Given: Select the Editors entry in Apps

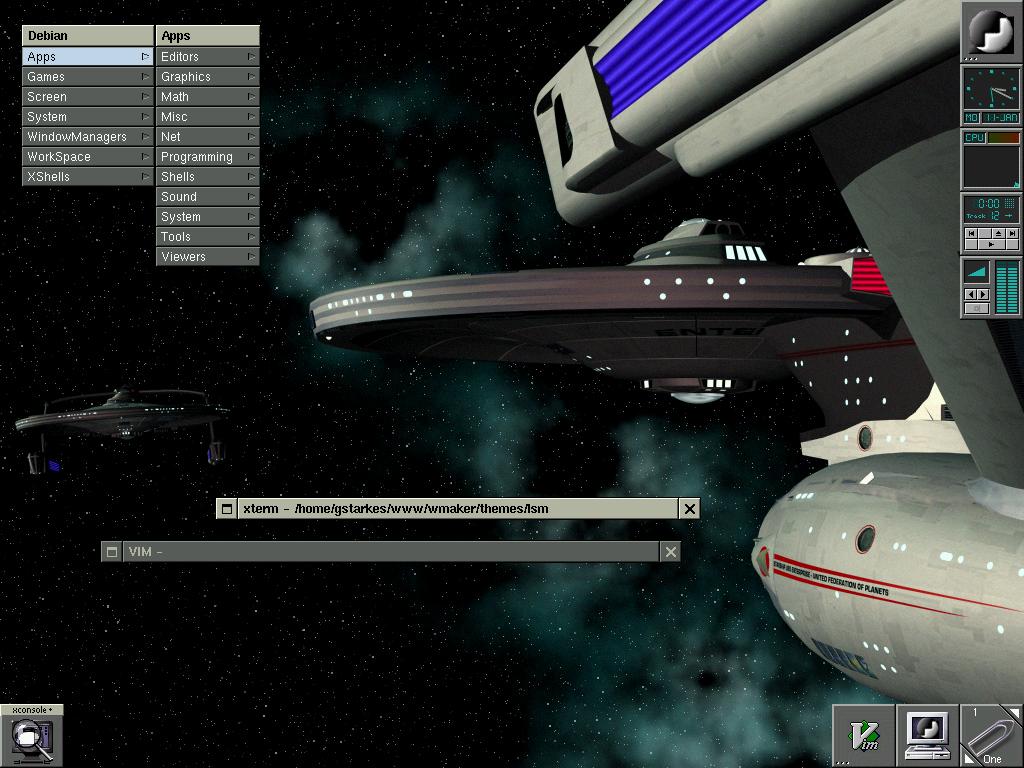Looking at the screenshot, I should [x=207, y=57].
